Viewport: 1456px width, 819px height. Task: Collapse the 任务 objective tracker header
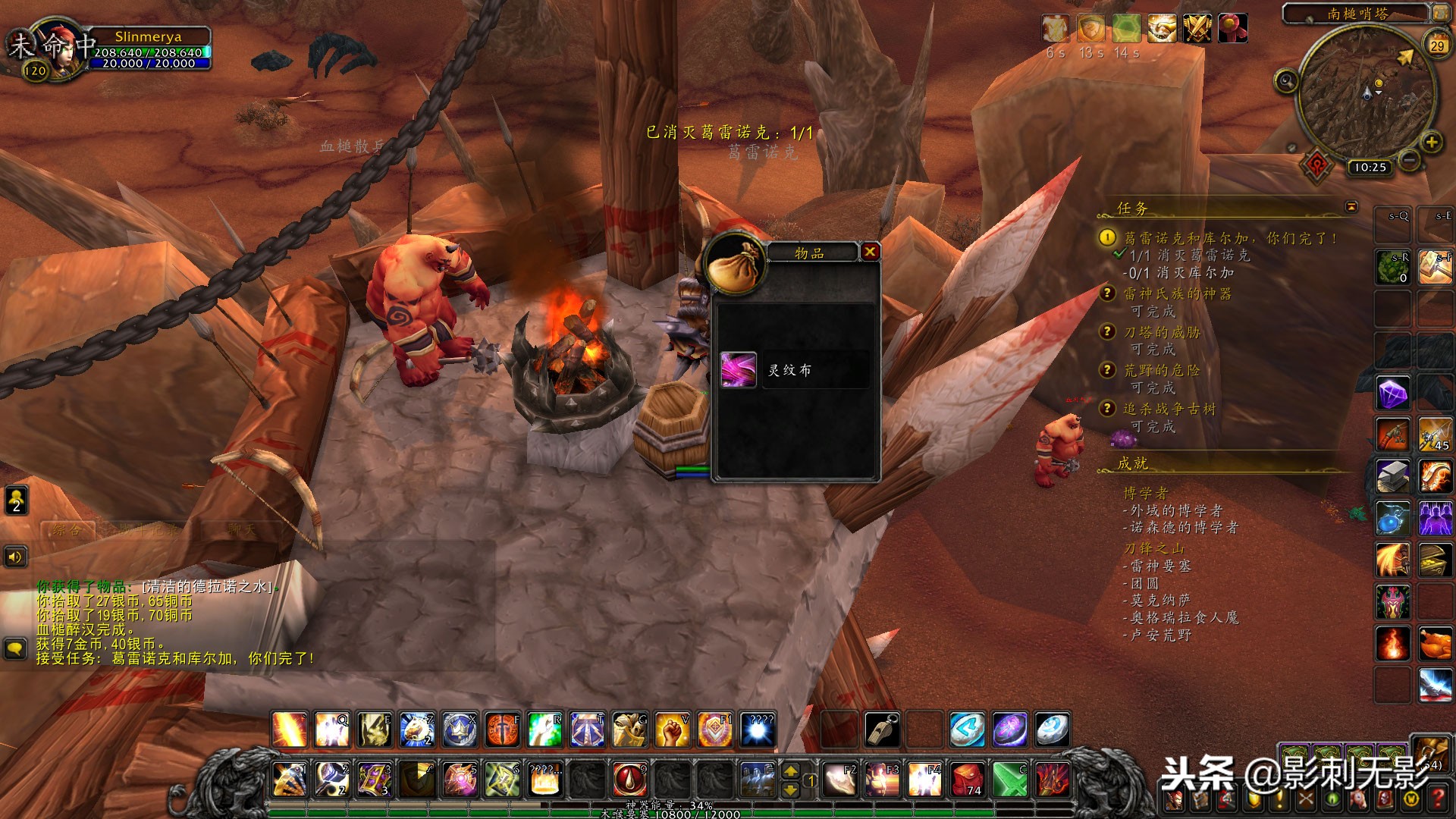tap(1351, 207)
